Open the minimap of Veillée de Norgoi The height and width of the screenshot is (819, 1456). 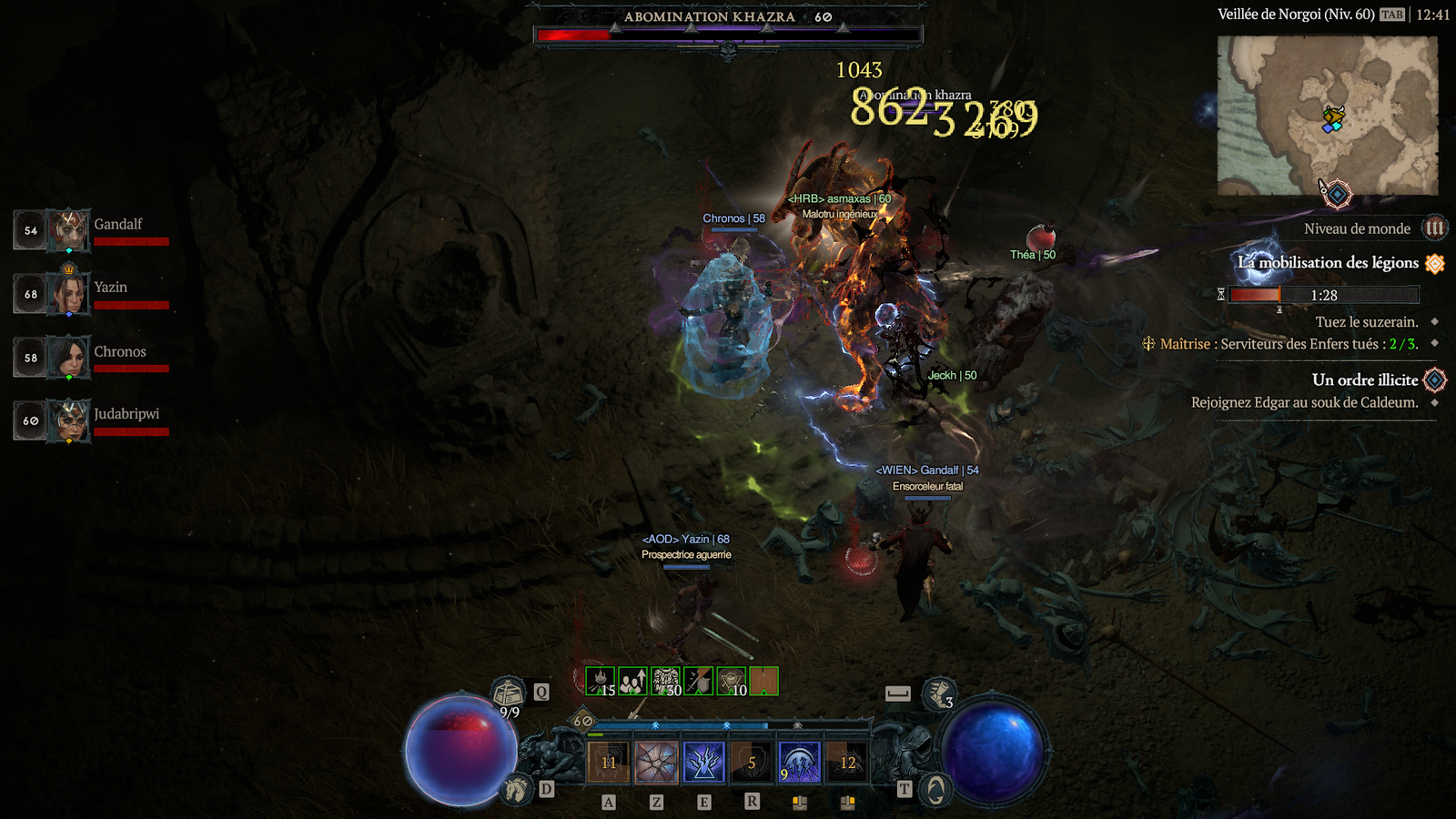(1328, 116)
